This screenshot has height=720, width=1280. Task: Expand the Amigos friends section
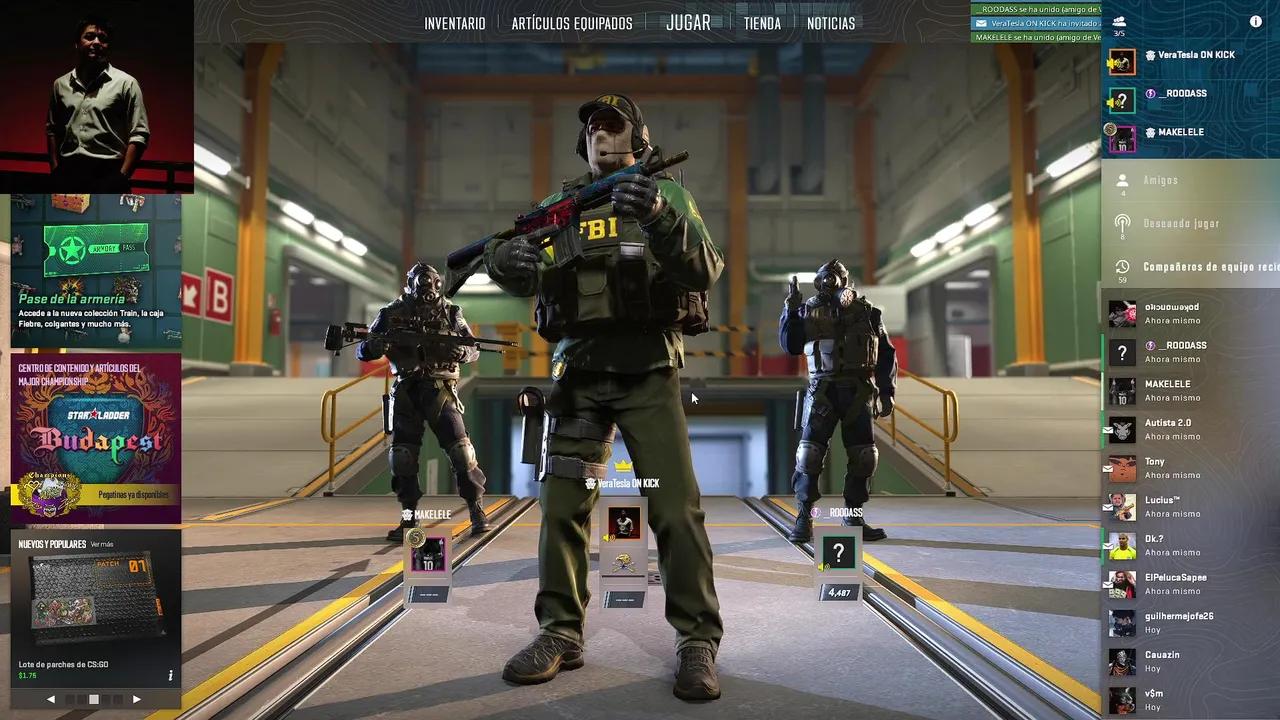tap(1161, 180)
